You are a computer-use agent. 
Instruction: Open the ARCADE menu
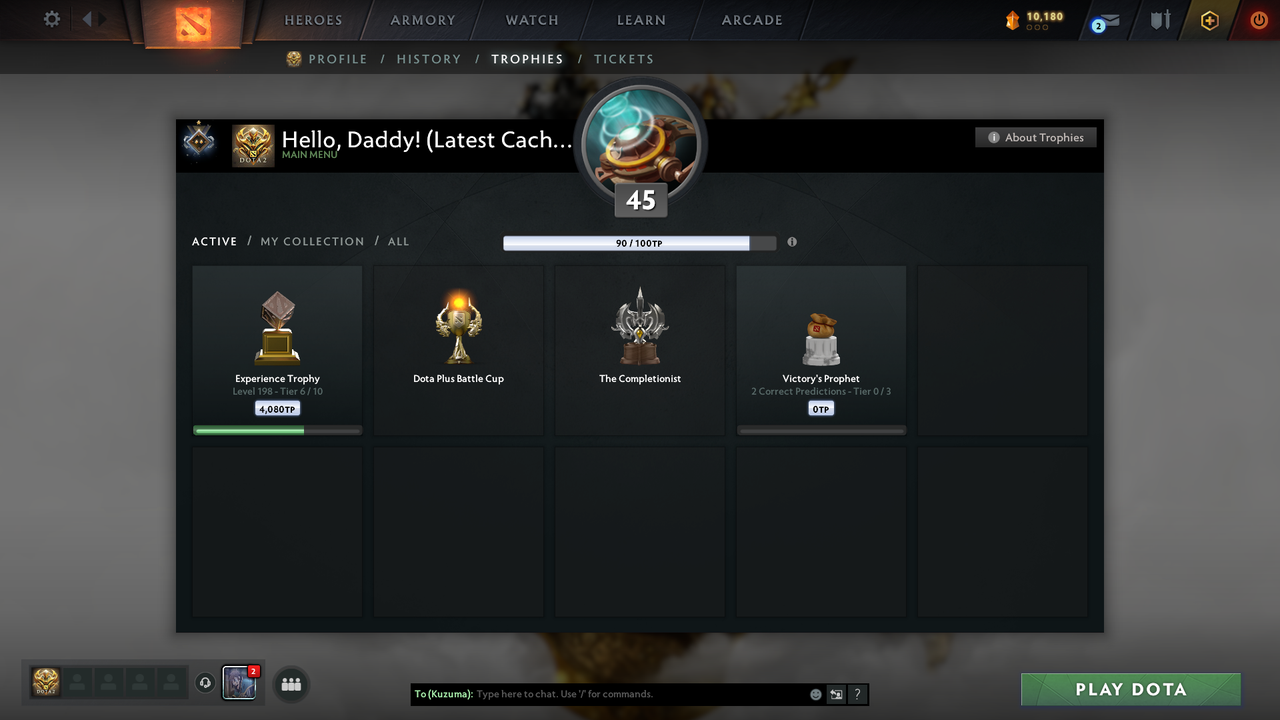751,19
